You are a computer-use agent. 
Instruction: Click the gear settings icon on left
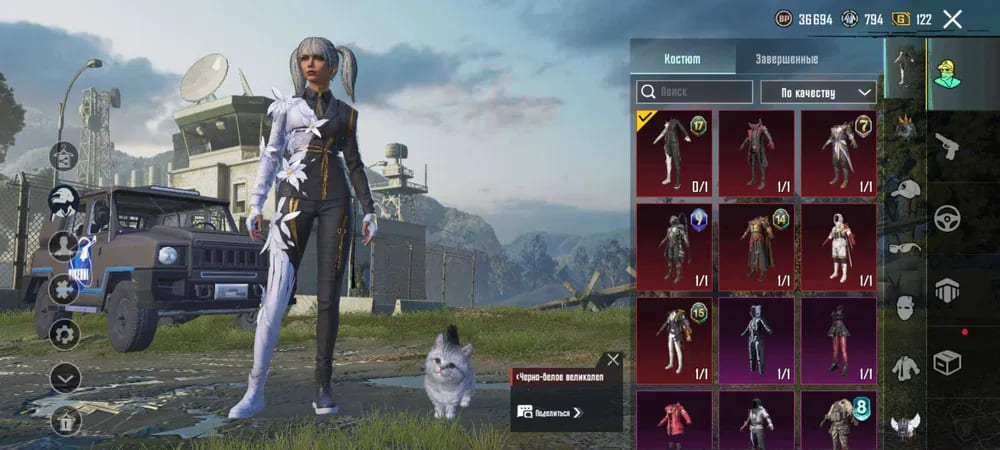click(x=65, y=333)
